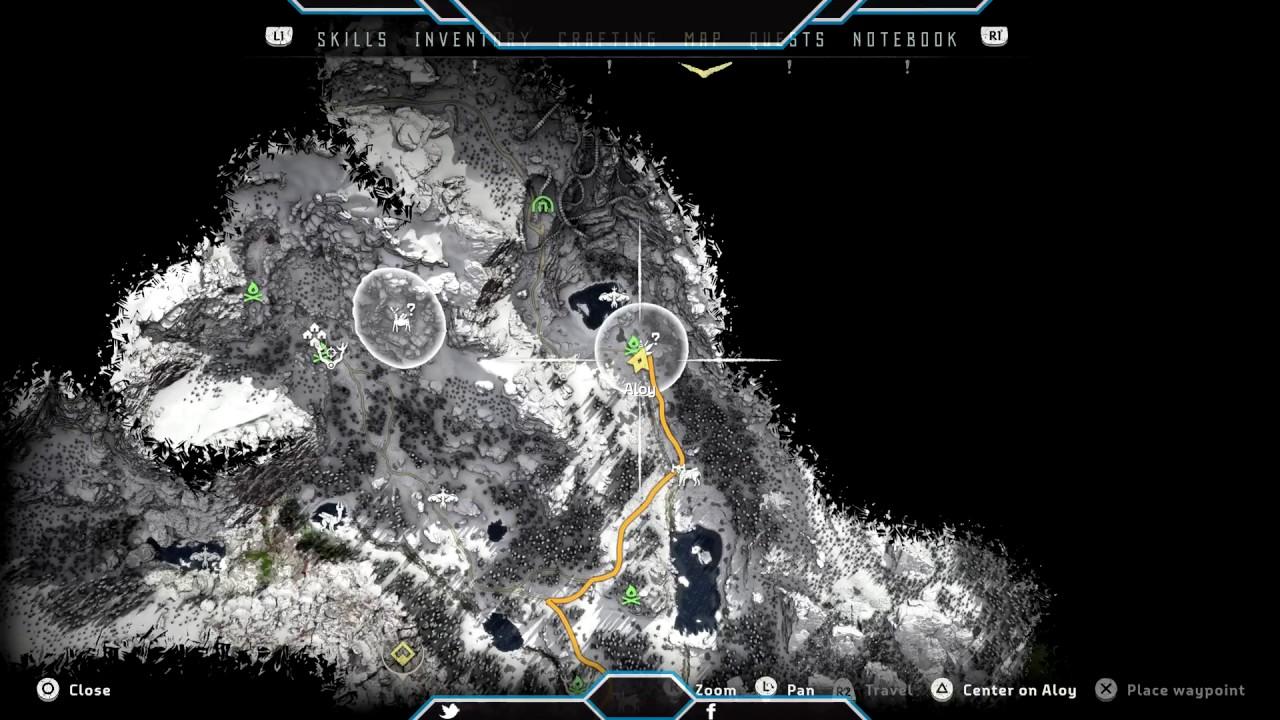Open the Twitter share icon
This screenshot has width=1280, height=720.
[x=449, y=711]
